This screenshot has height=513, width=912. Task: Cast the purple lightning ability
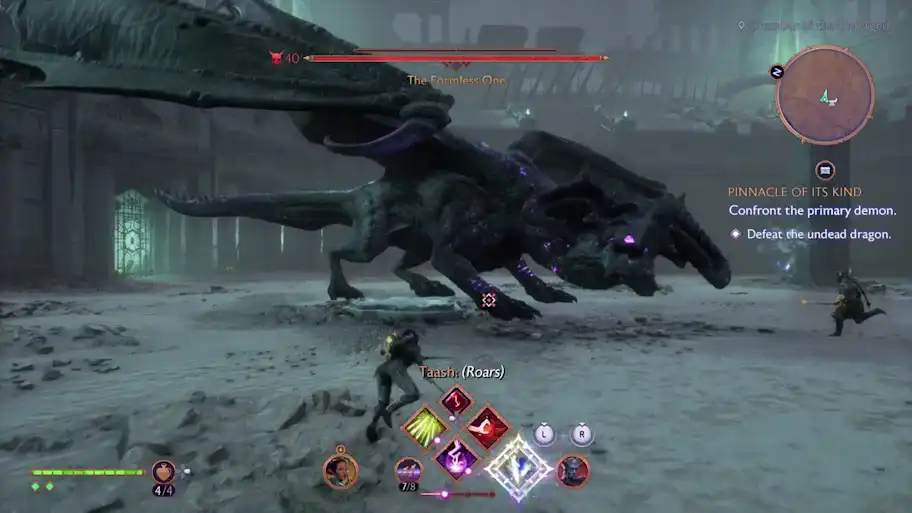pyautogui.click(x=455, y=458)
